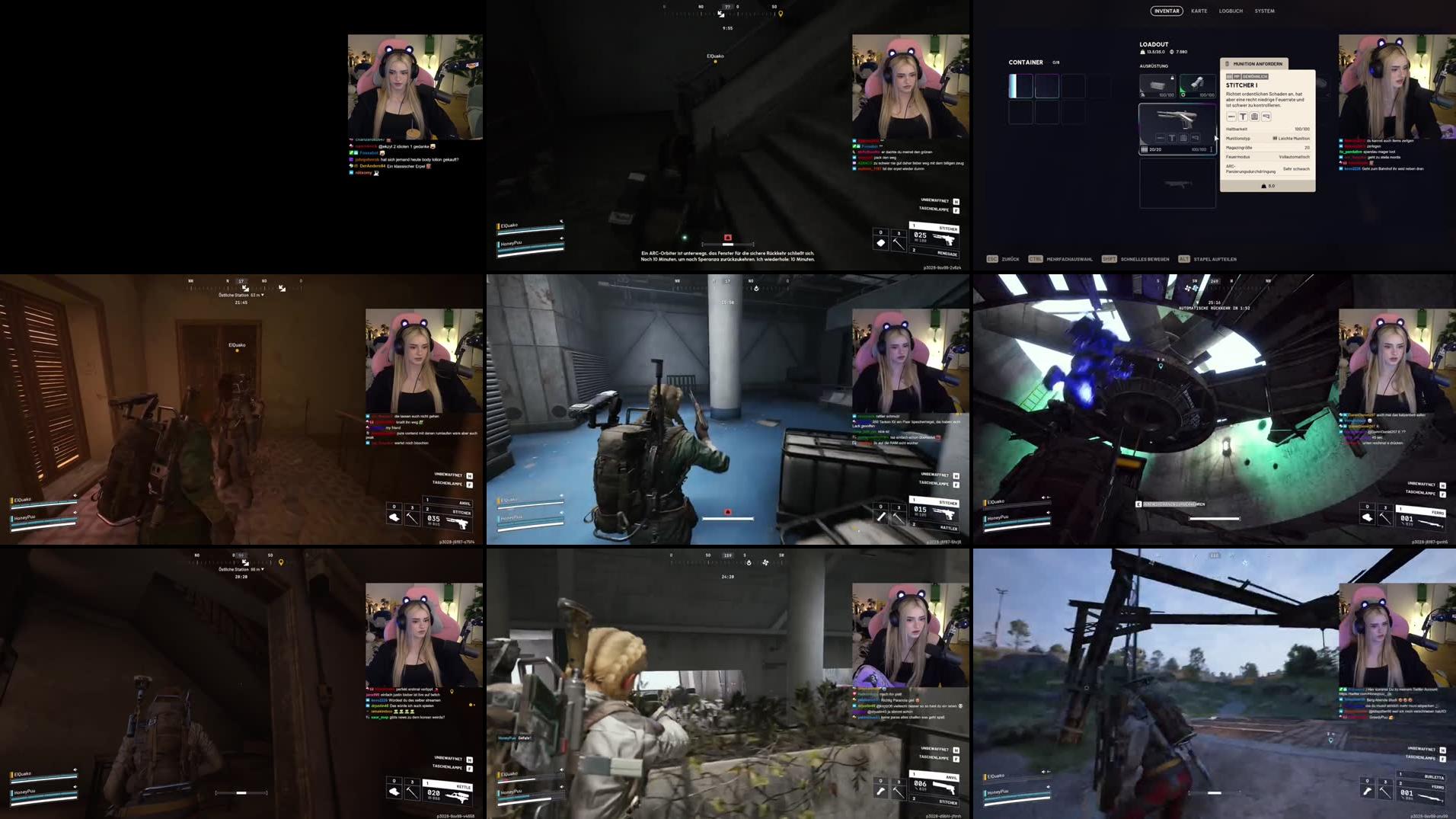Click the backpack weight icon showing 13.5/35.0
The width and height of the screenshot is (1456, 819).
click(1142, 53)
